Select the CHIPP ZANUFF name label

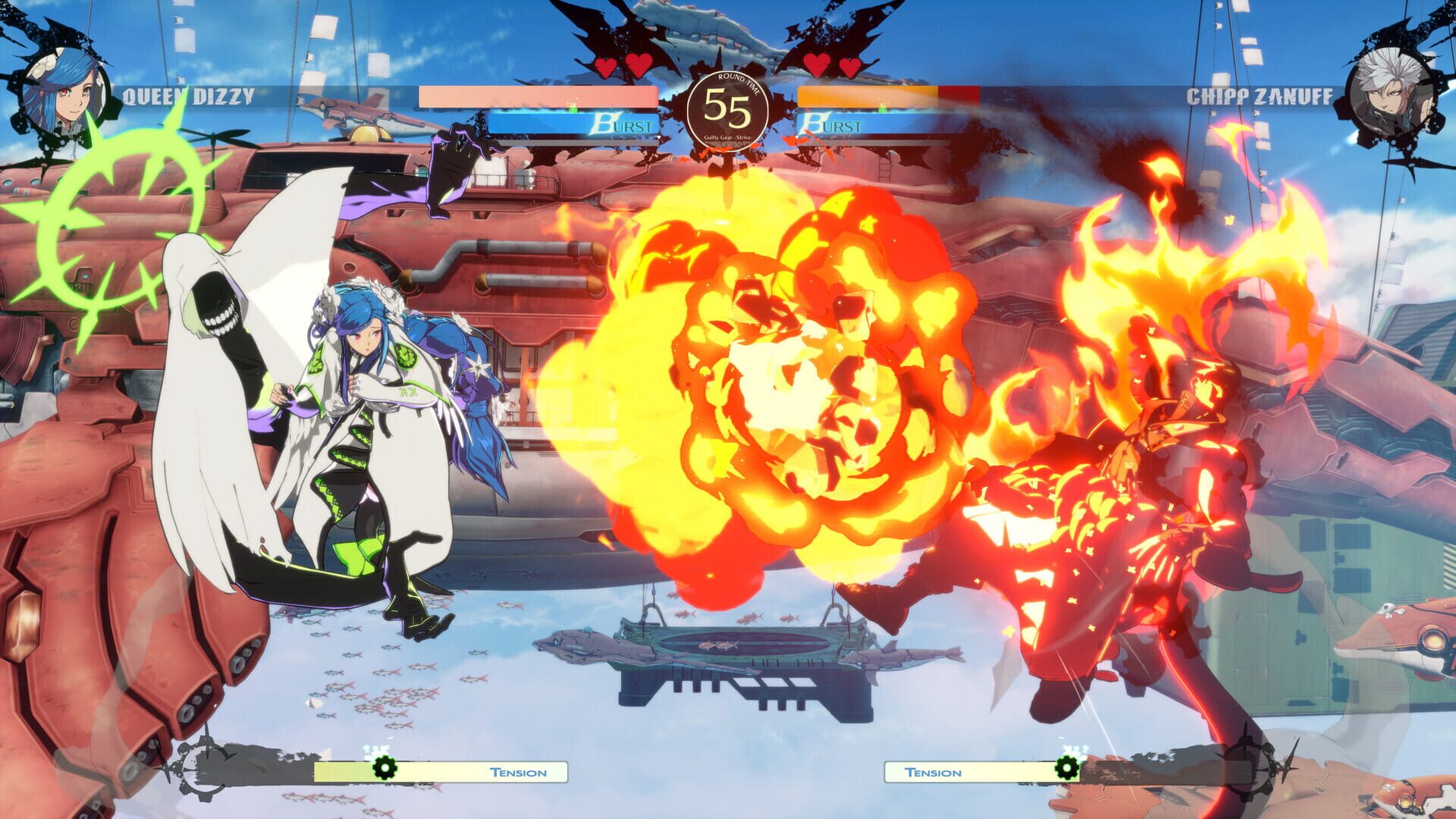(1260, 96)
